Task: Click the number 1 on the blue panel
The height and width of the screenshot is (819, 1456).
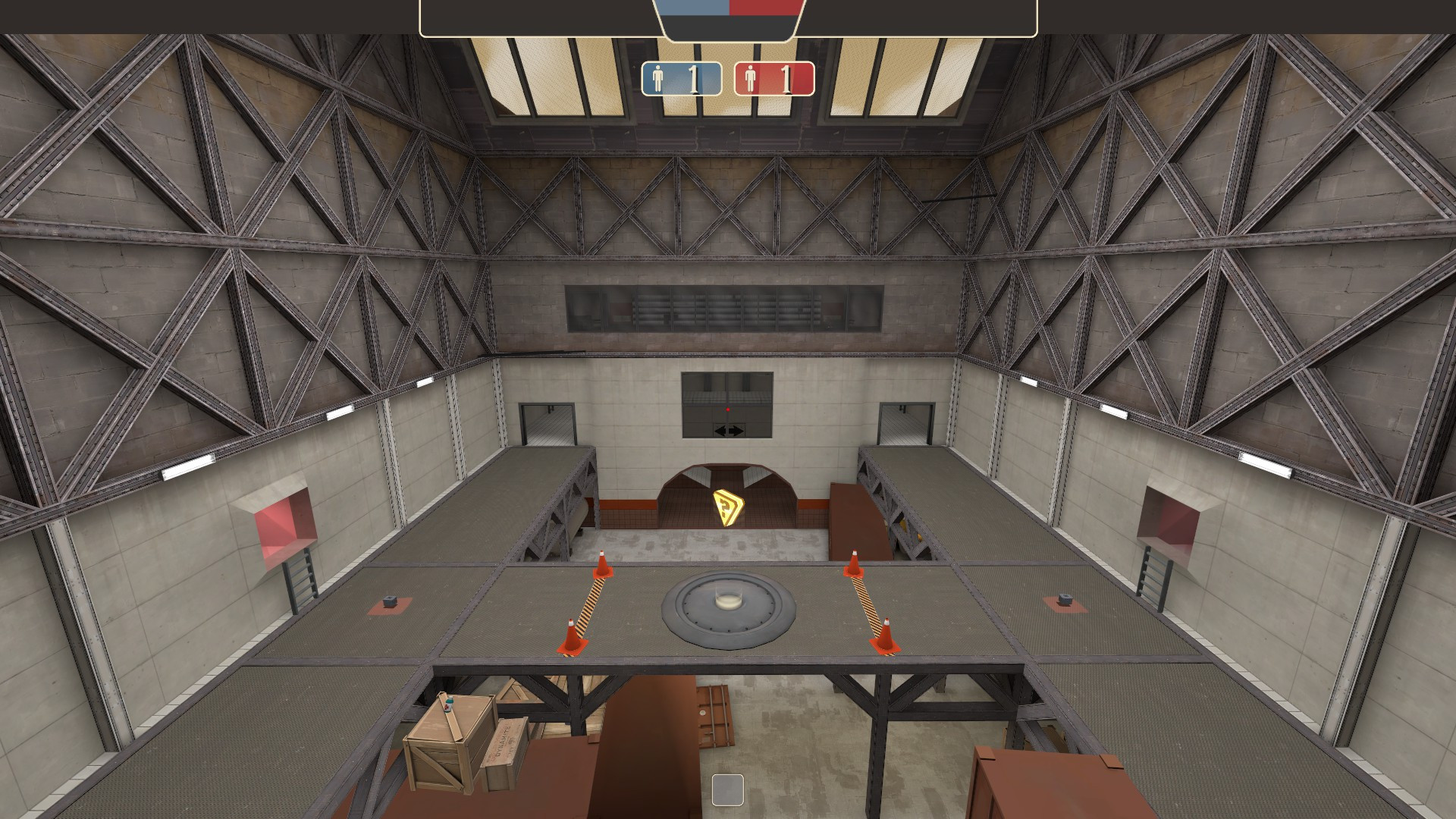Action: 694,78
